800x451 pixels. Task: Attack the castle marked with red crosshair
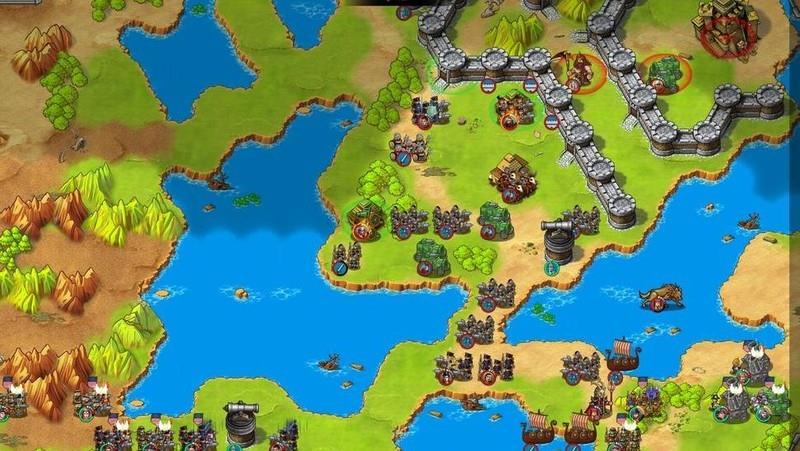pyautogui.click(x=721, y=31)
